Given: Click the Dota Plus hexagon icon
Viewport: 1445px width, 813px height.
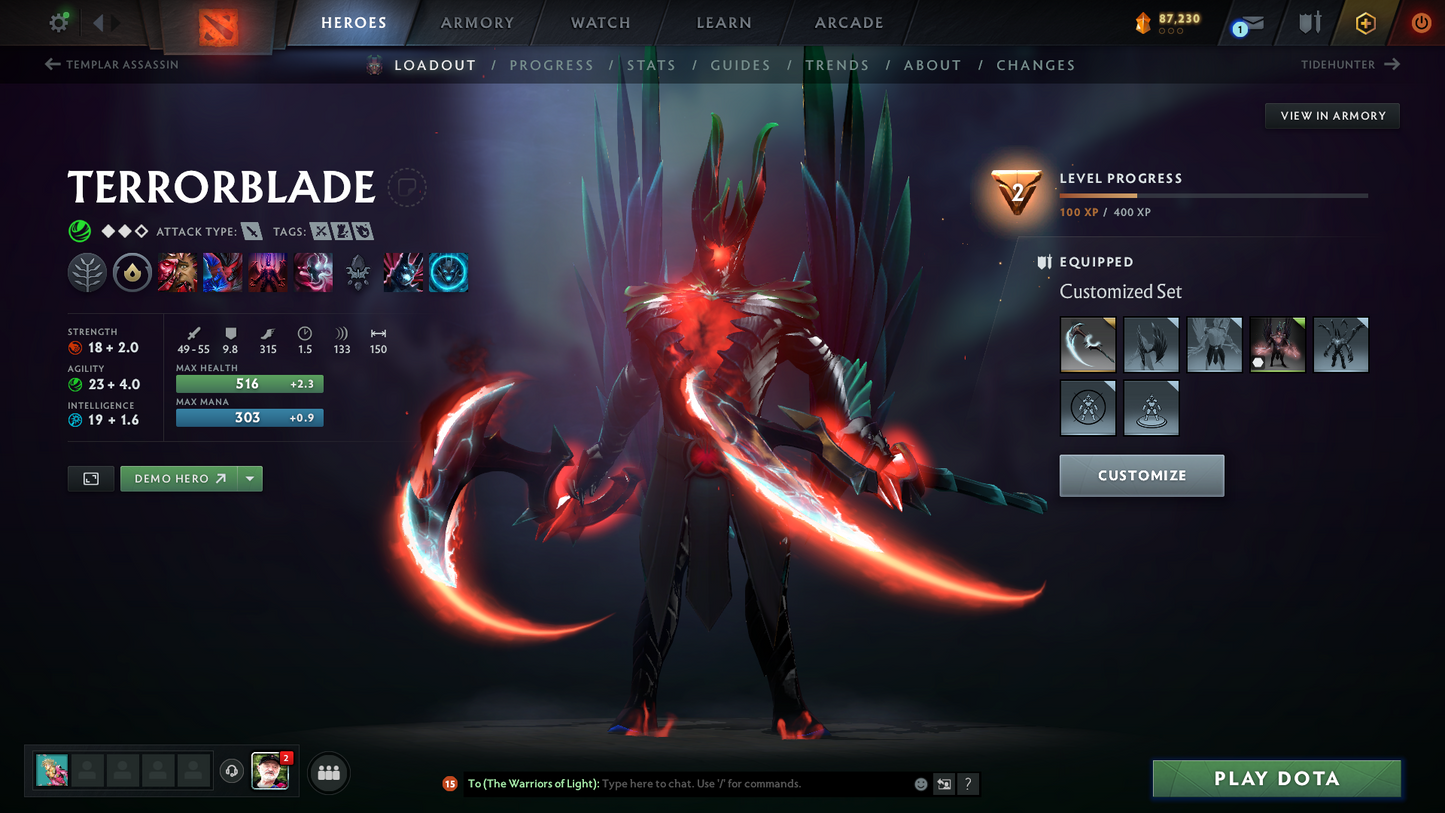Looking at the screenshot, I should tap(1366, 22).
